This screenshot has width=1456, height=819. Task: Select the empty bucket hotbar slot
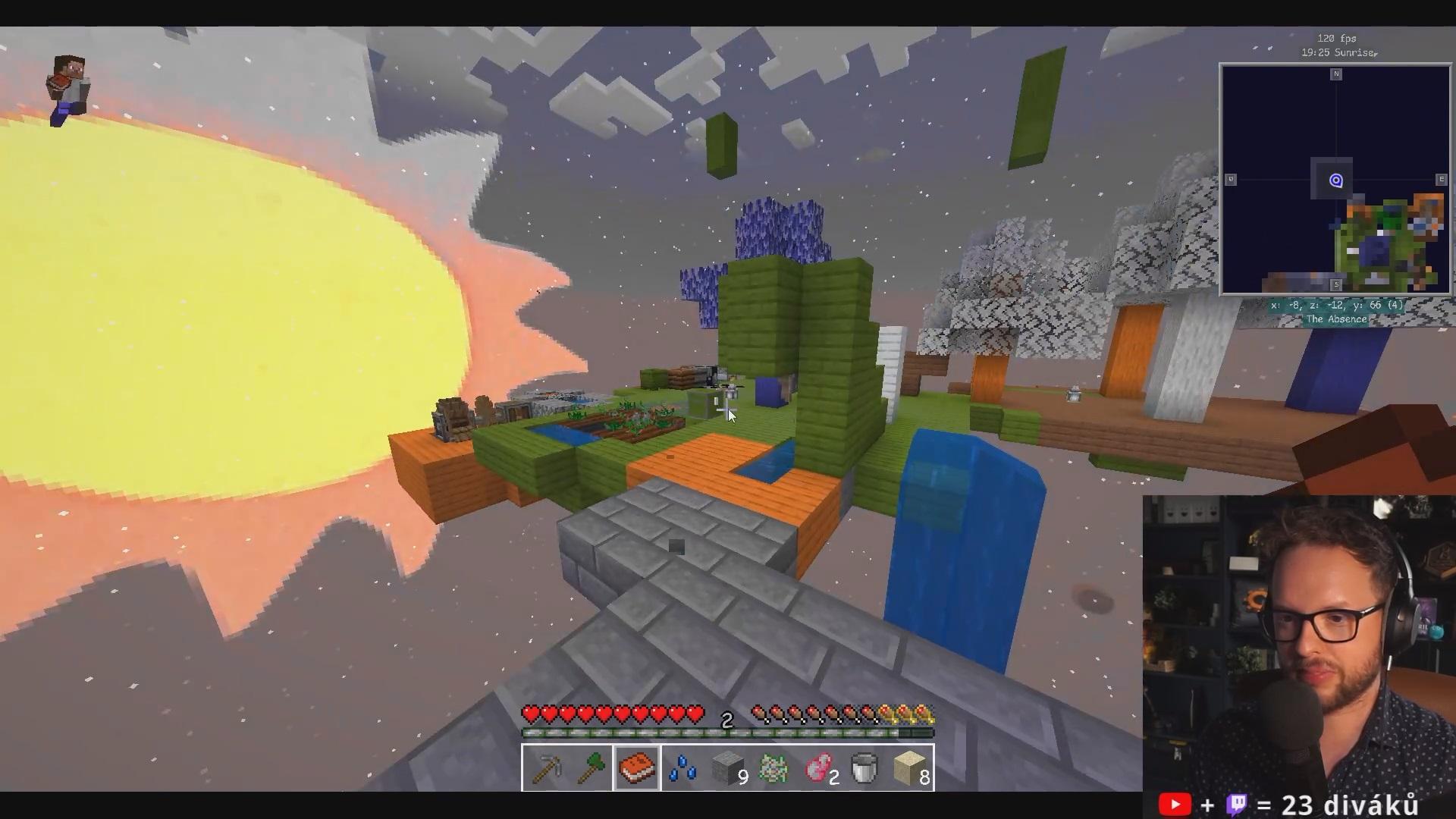(x=864, y=768)
